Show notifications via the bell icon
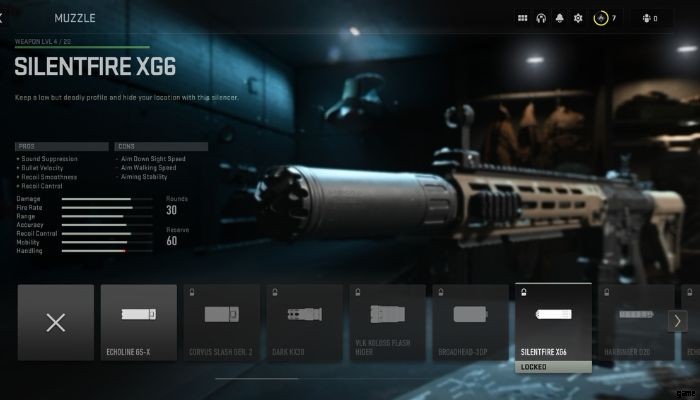The image size is (700, 400). point(559,18)
